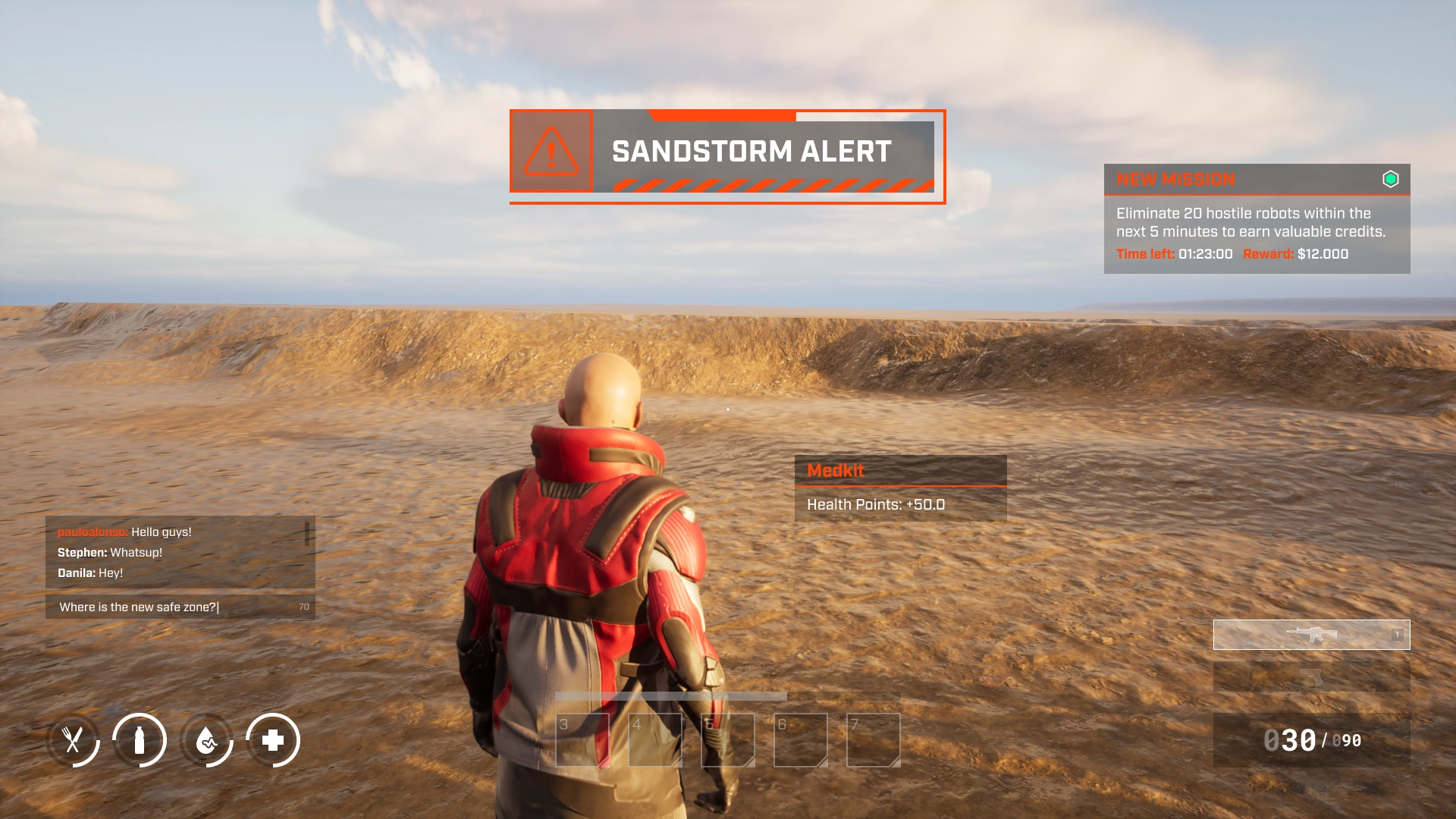Click the green hexagon mission marker
Image resolution: width=1456 pixels, height=819 pixels.
pos(1390,180)
